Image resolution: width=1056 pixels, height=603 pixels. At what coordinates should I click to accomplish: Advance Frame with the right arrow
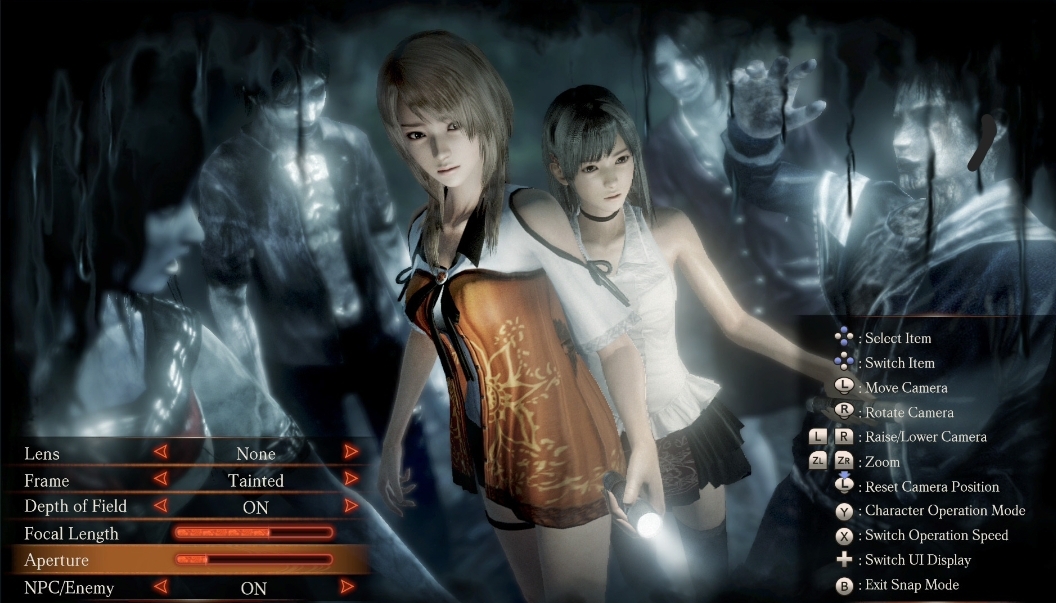tap(350, 480)
